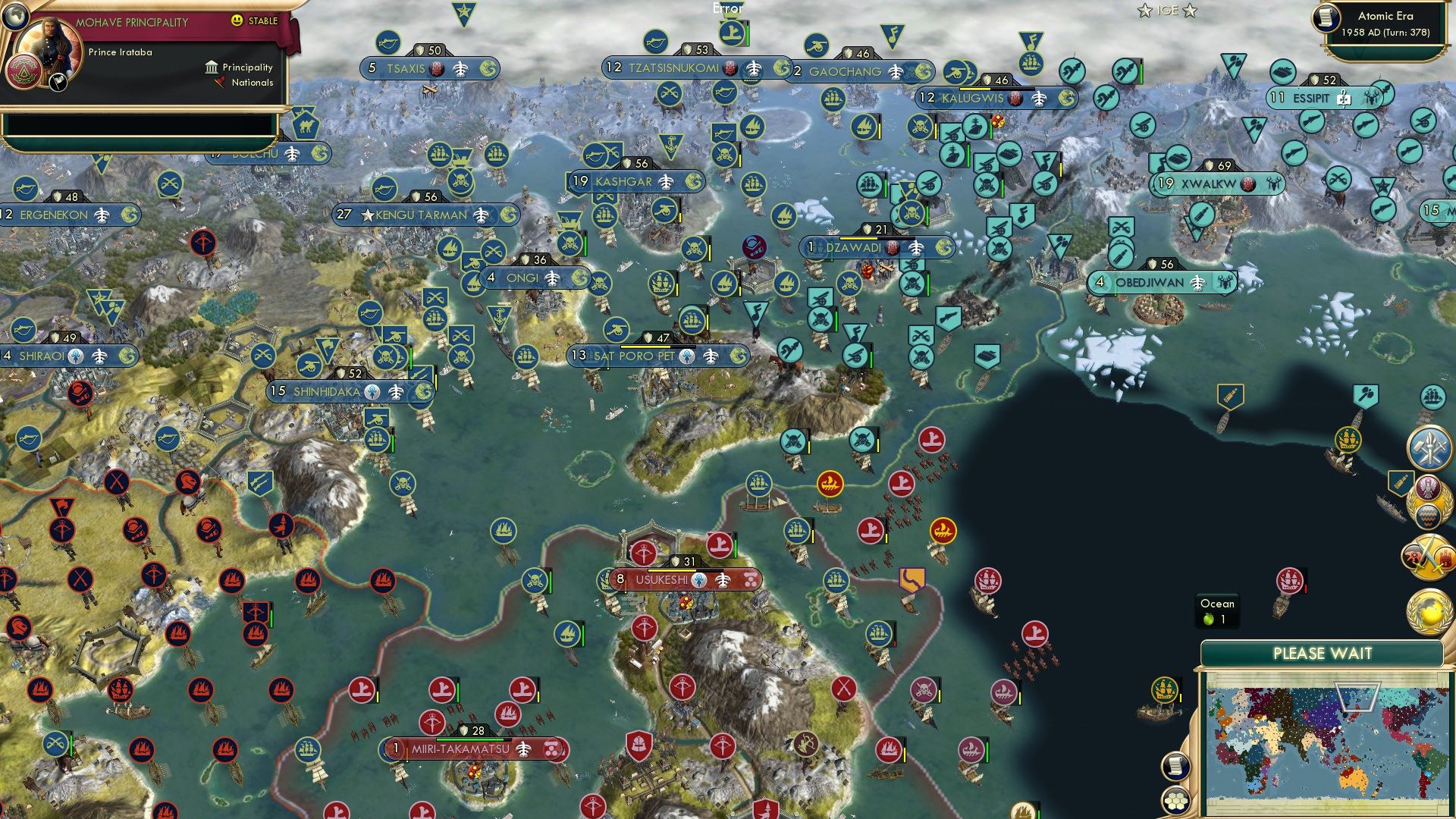Toggle the hexagon grid overlay button
The image size is (1456, 819).
pos(1175,802)
